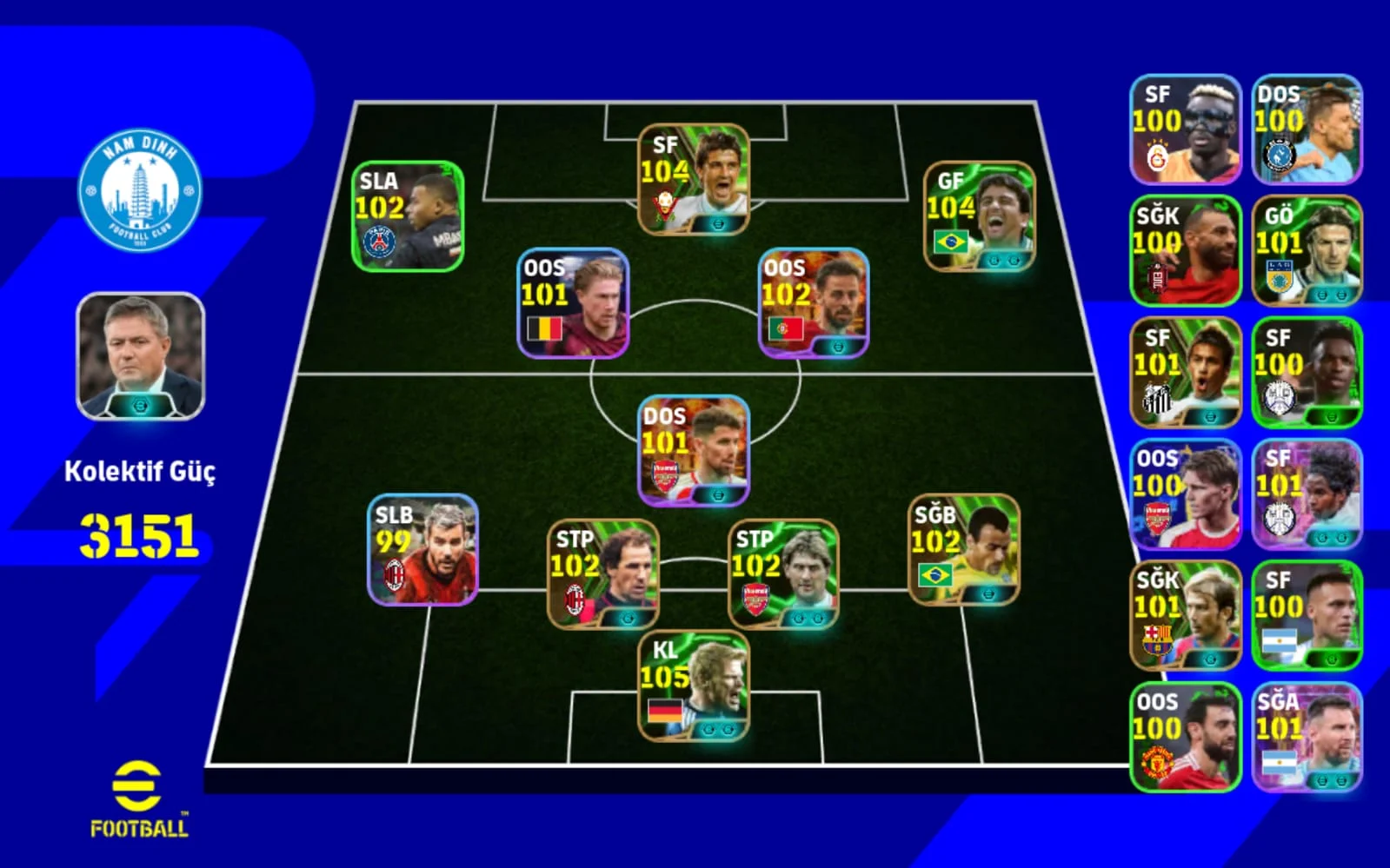The height and width of the screenshot is (868, 1390).
Task: Select the SF 104 striker on the pitch
Action: pos(694,180)
